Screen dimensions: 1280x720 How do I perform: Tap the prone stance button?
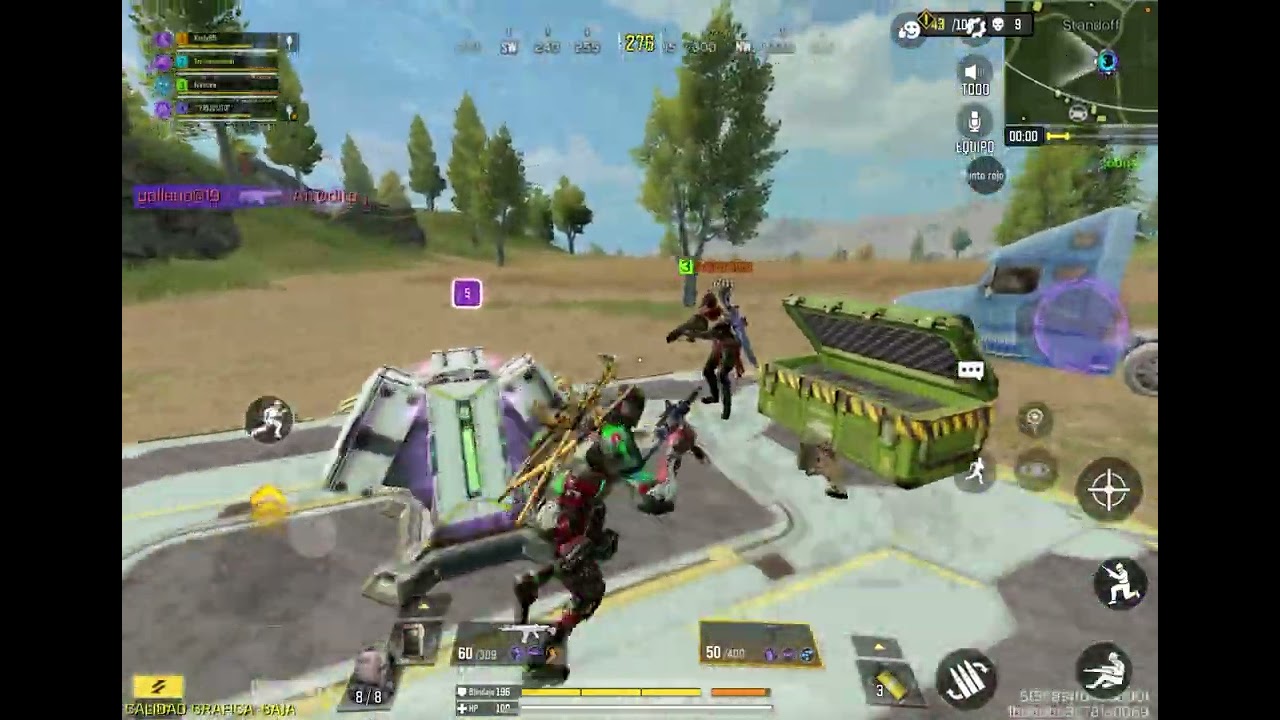(x=1105, y=672)
